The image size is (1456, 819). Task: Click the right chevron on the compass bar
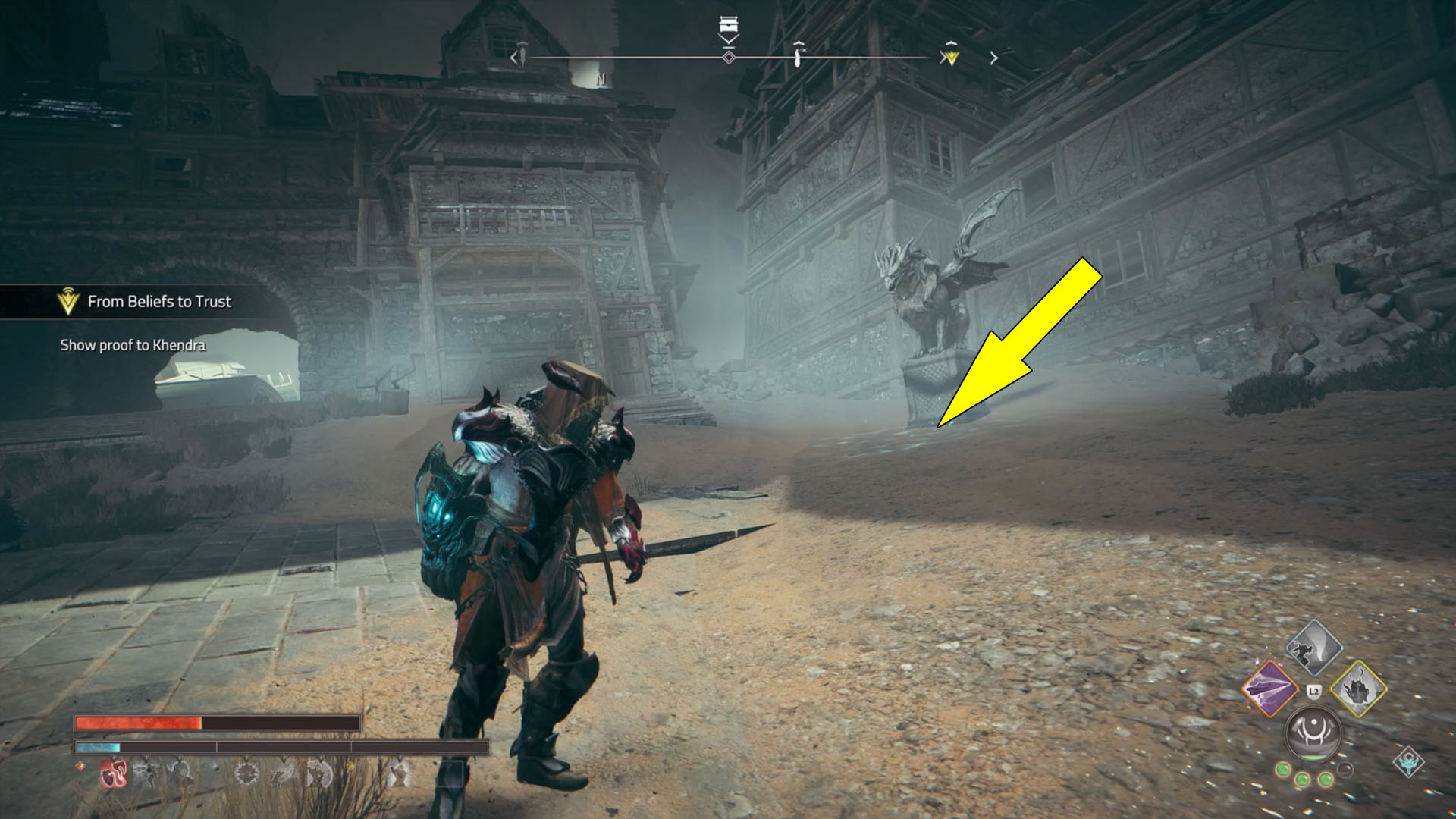pos(993,57)
